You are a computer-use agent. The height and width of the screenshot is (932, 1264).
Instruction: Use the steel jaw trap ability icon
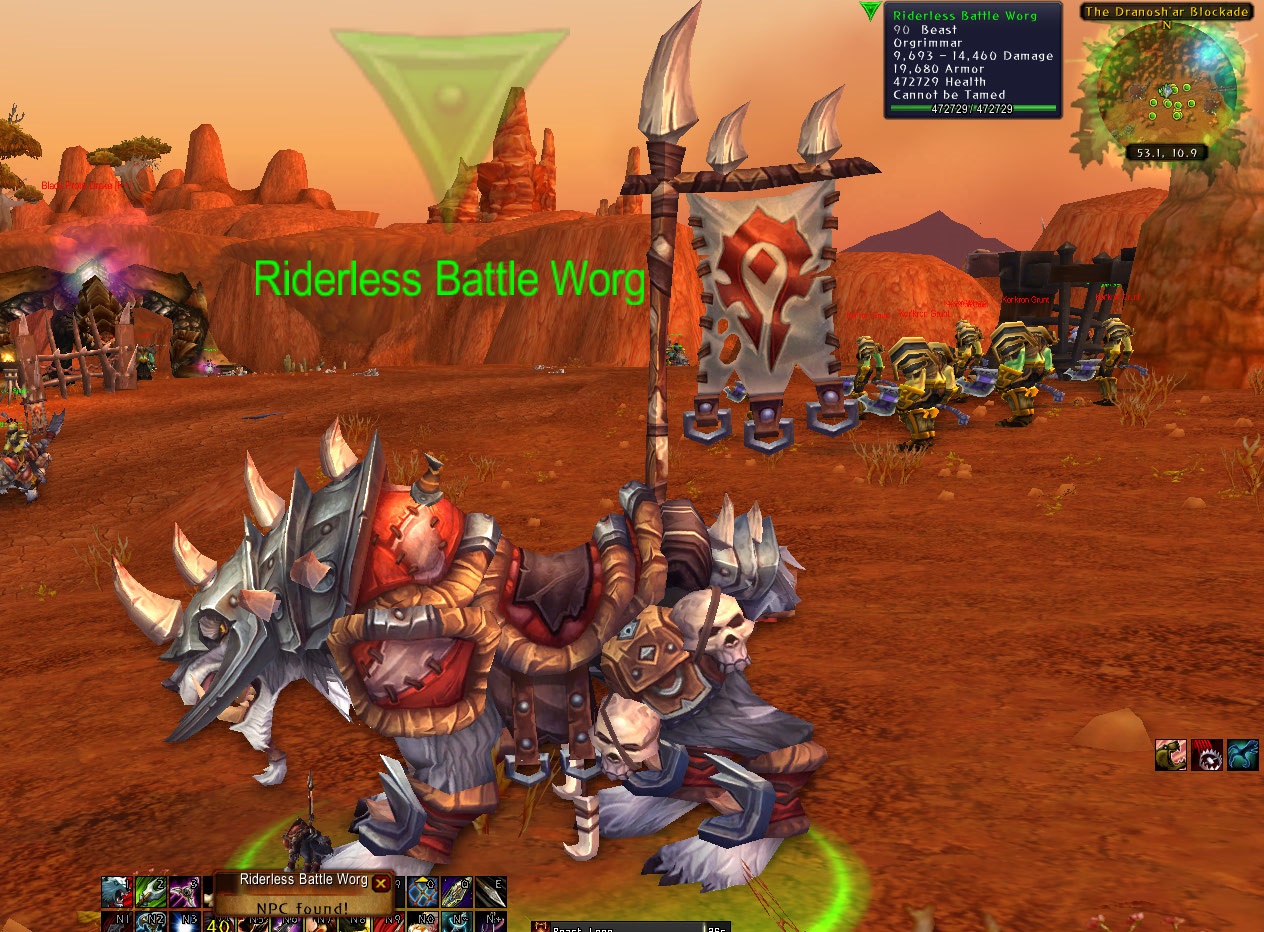[x=1207, y=755]
